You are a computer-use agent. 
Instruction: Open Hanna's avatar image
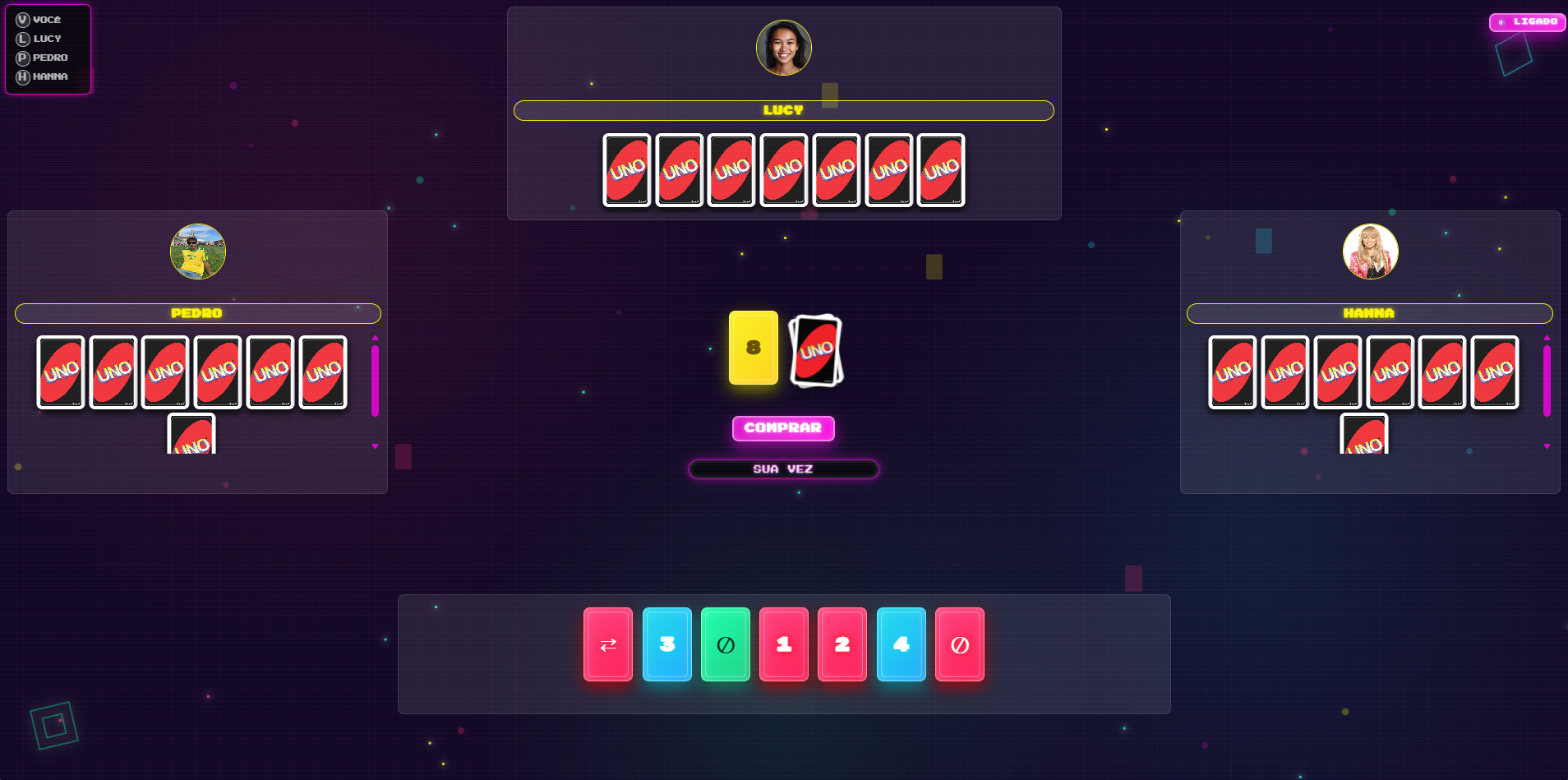pyautogui.click(x=1370, y=252)
